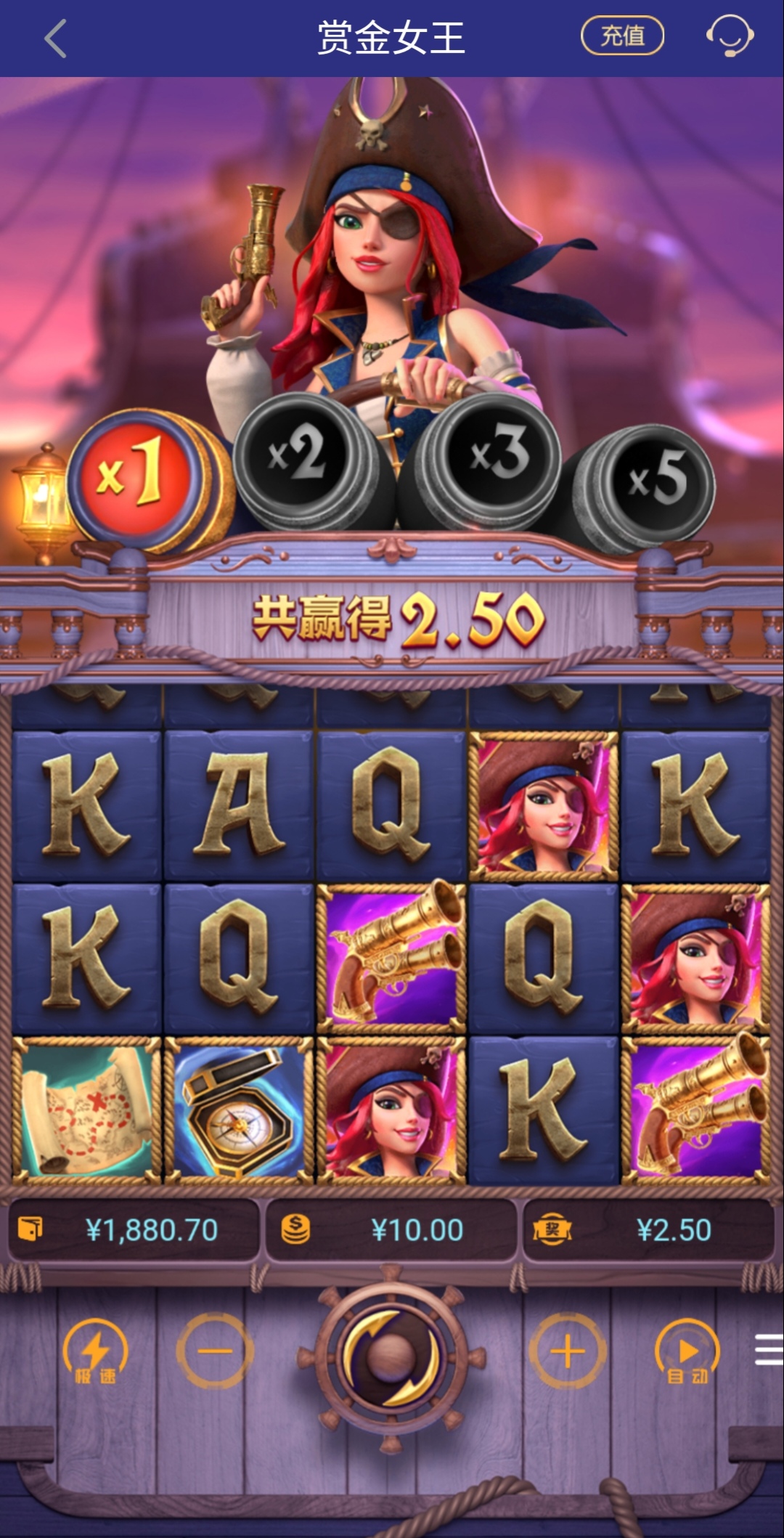Decrease the bet with the minus button
Screen dimensions: 784x1538
click(x=215, y=1351)
